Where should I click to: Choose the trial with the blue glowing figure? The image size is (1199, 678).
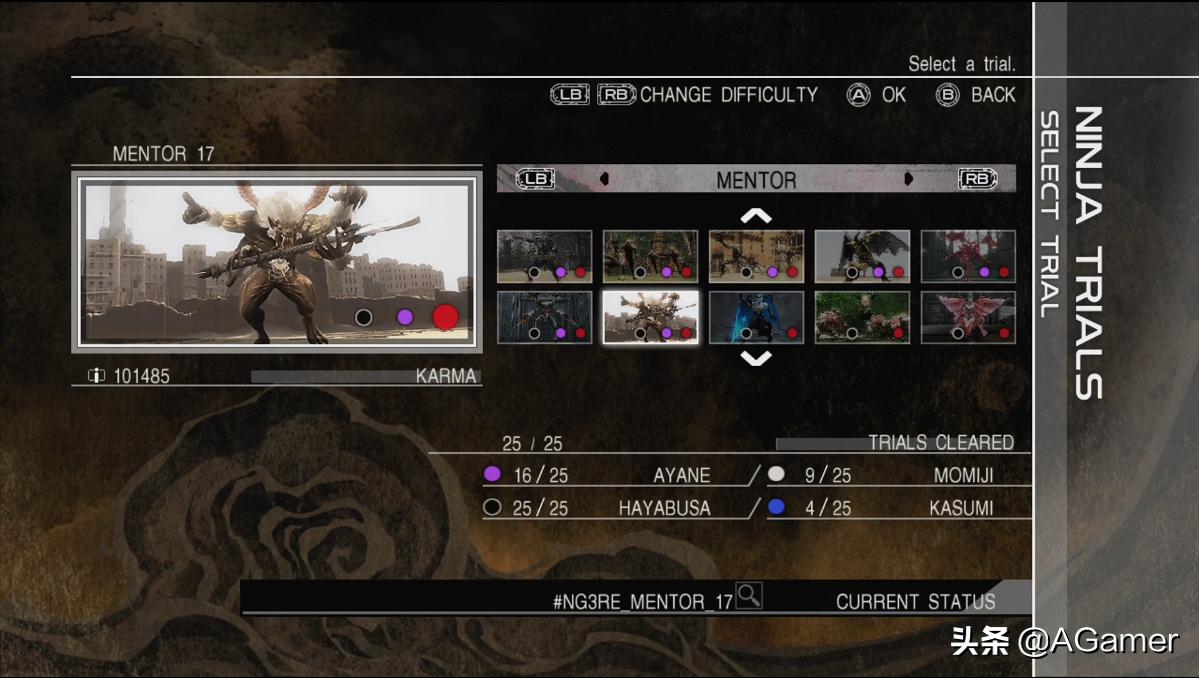[x=756, y=317]
